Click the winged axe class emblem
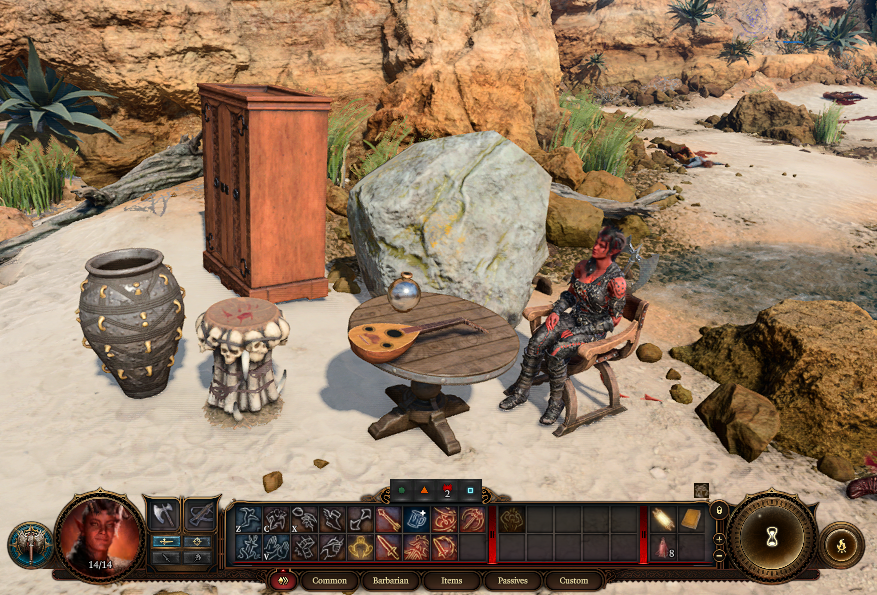This screenshot has height=595, width=877. coord(30,545)
